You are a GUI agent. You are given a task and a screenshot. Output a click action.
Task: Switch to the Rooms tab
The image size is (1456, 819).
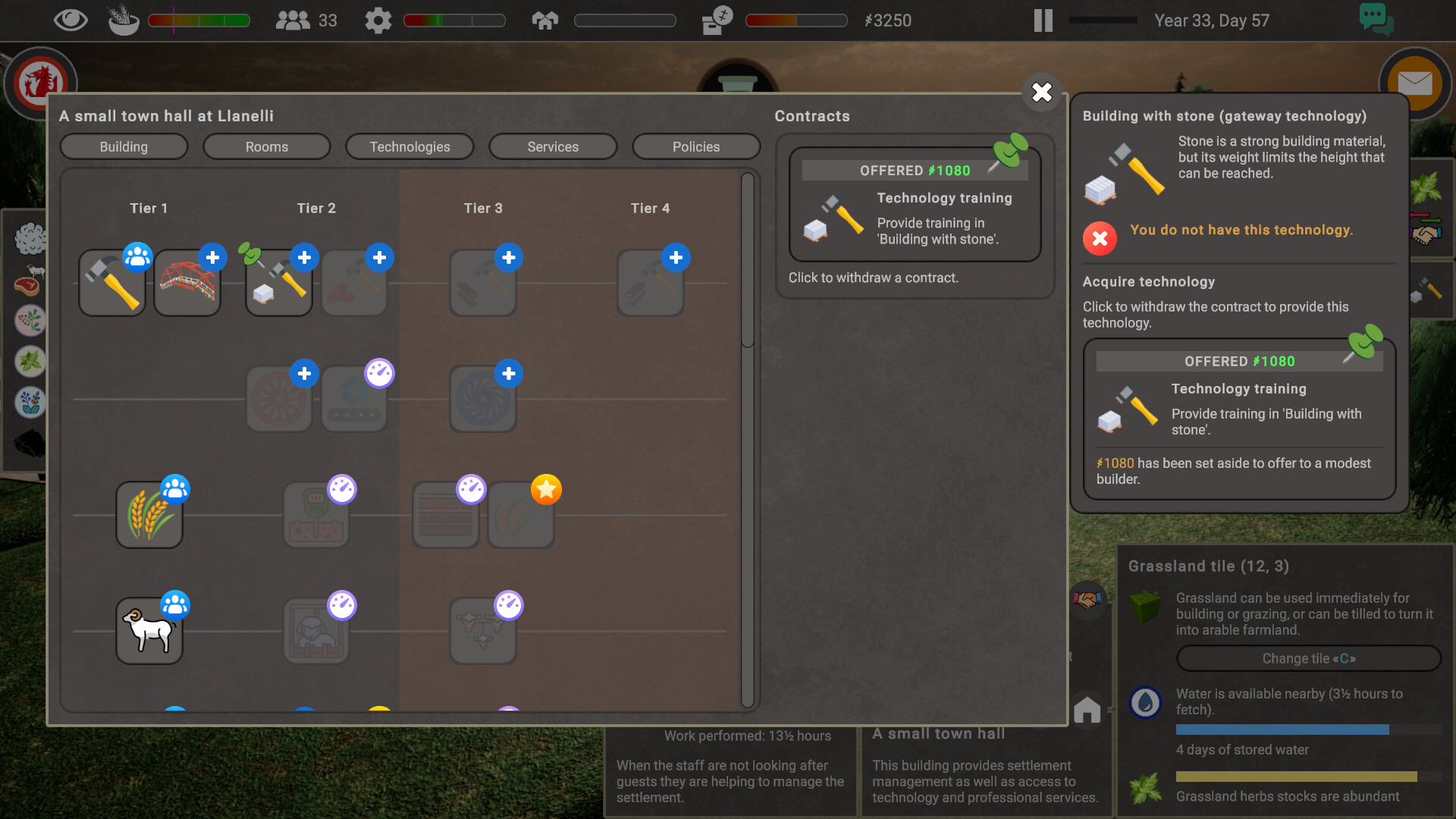tap(266, 146)
